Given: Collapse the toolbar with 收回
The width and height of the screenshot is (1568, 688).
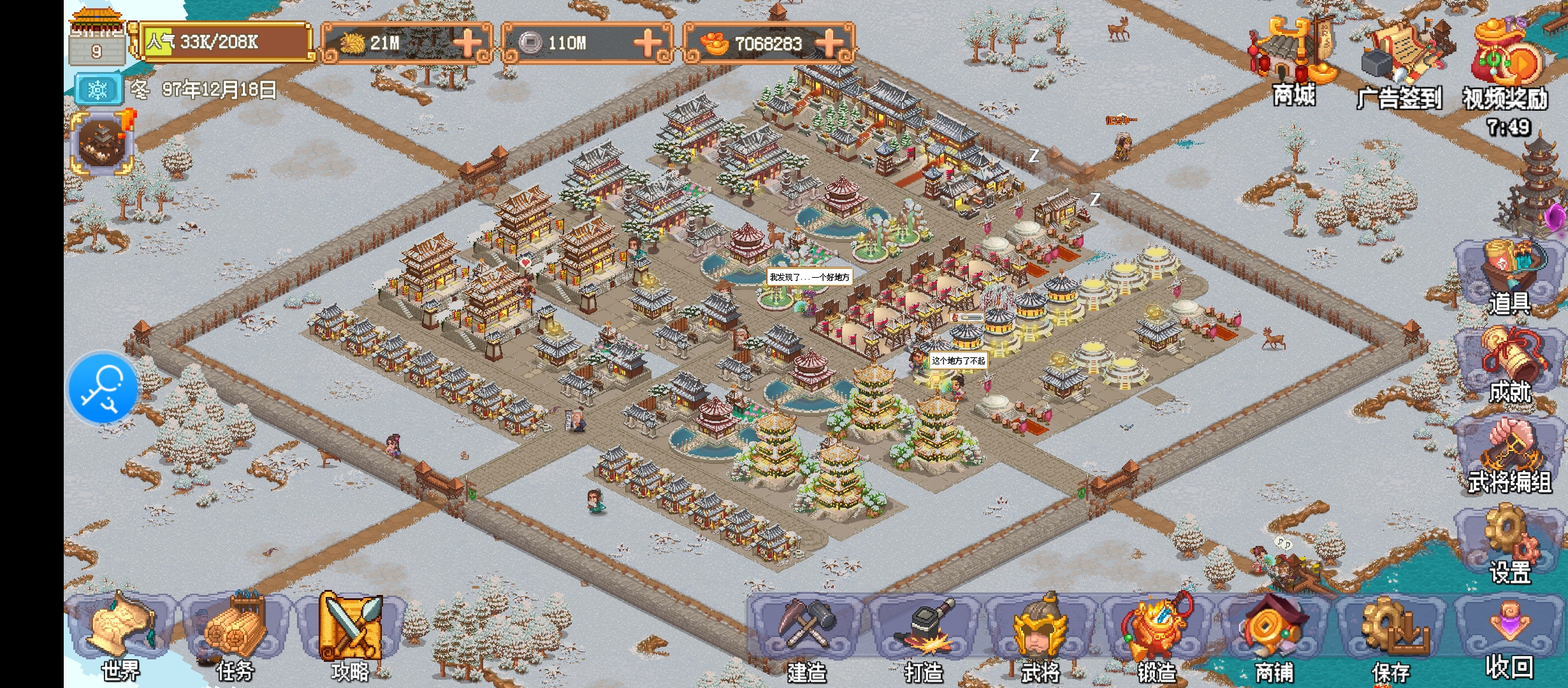Looking at the screenshot, I should 1509,637.
